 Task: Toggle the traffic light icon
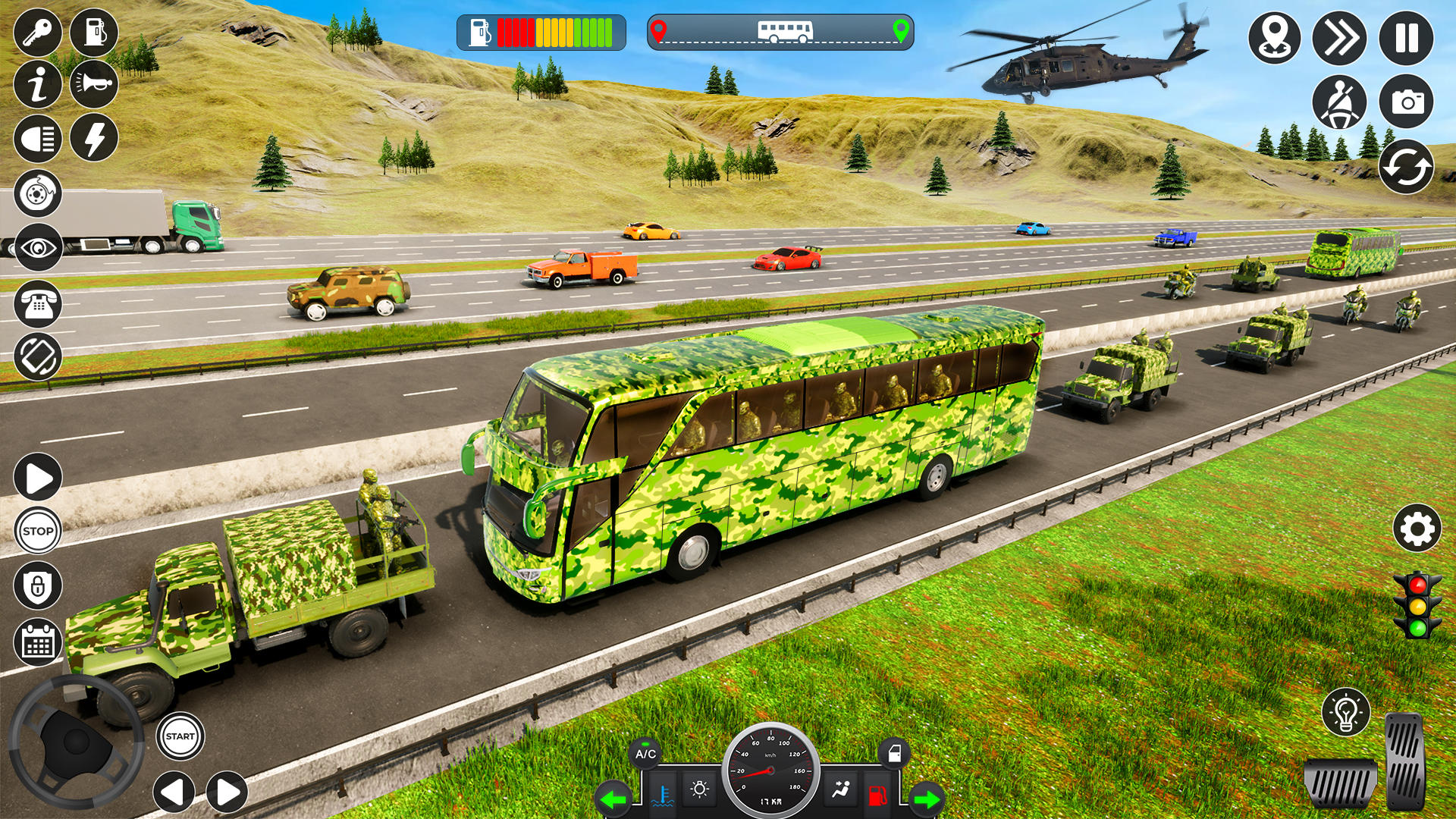[1417, 605]
